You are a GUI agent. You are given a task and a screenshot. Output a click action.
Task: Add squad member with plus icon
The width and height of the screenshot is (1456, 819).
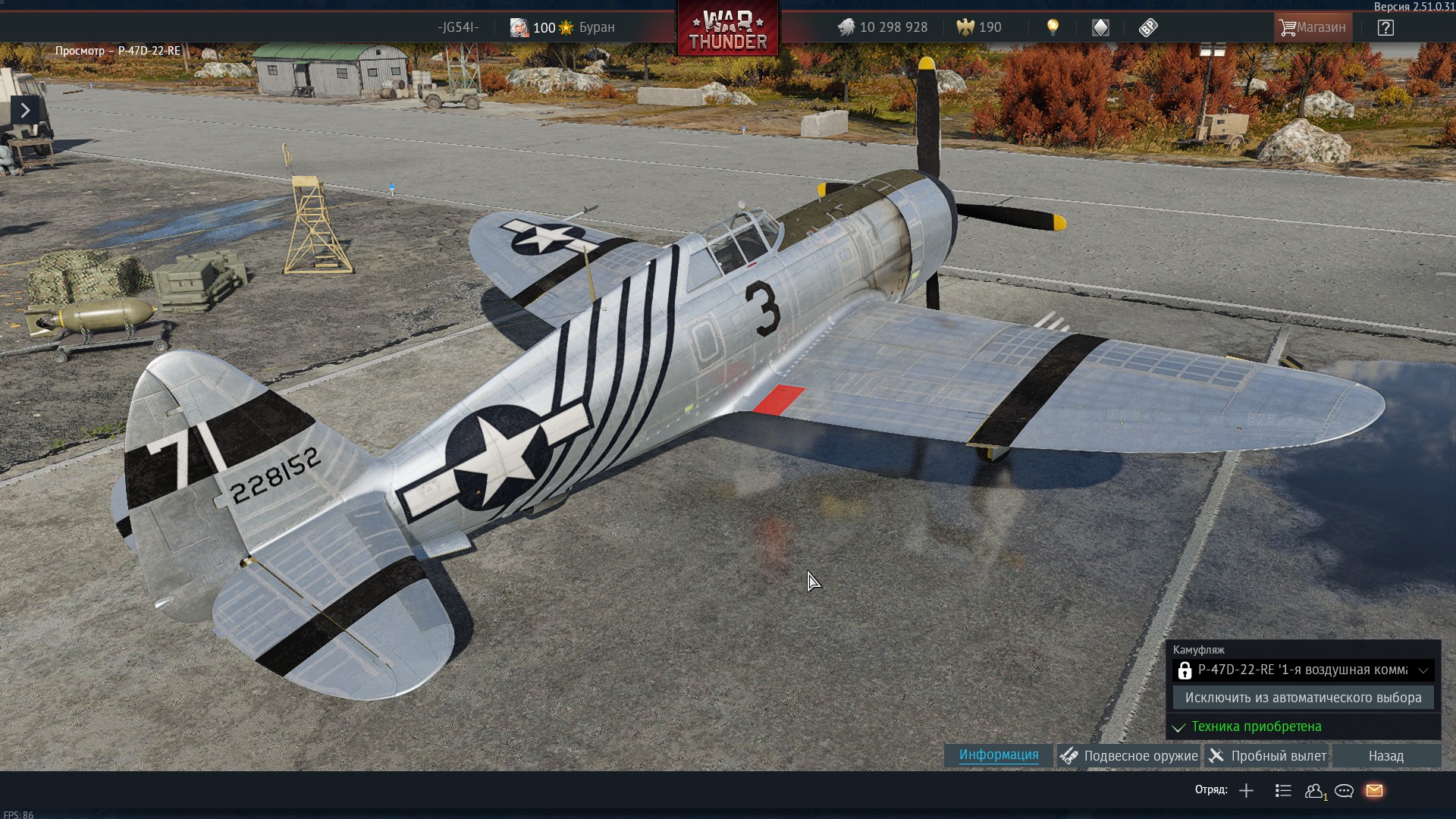coord(1246,791)
